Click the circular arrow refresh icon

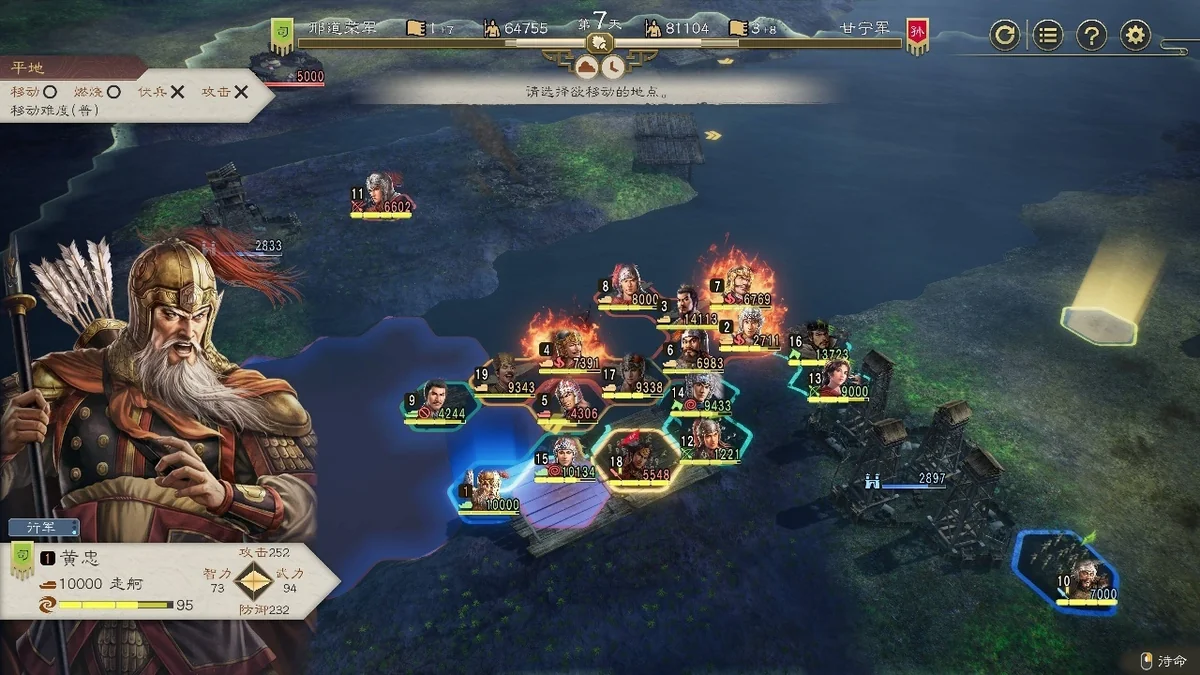[1004, 36]
